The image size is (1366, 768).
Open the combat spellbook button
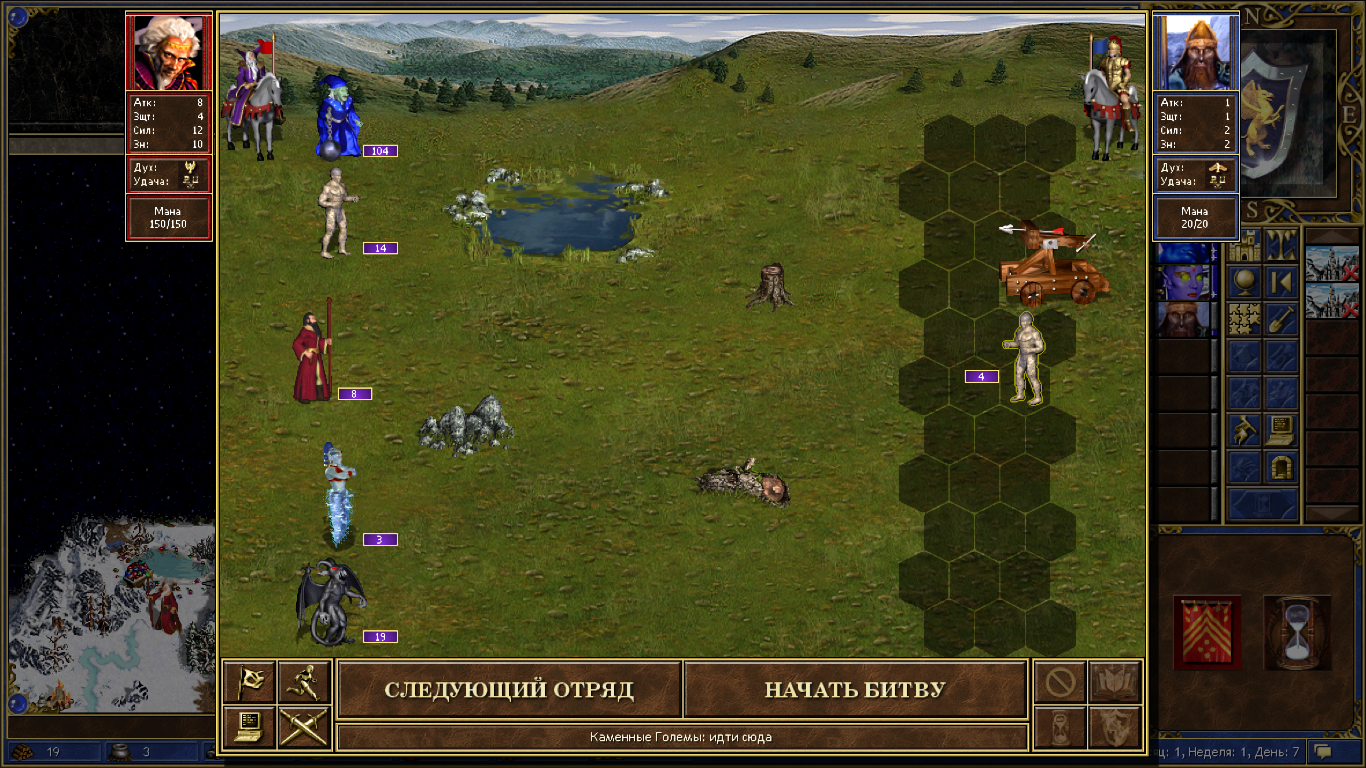pos(1114,682)
